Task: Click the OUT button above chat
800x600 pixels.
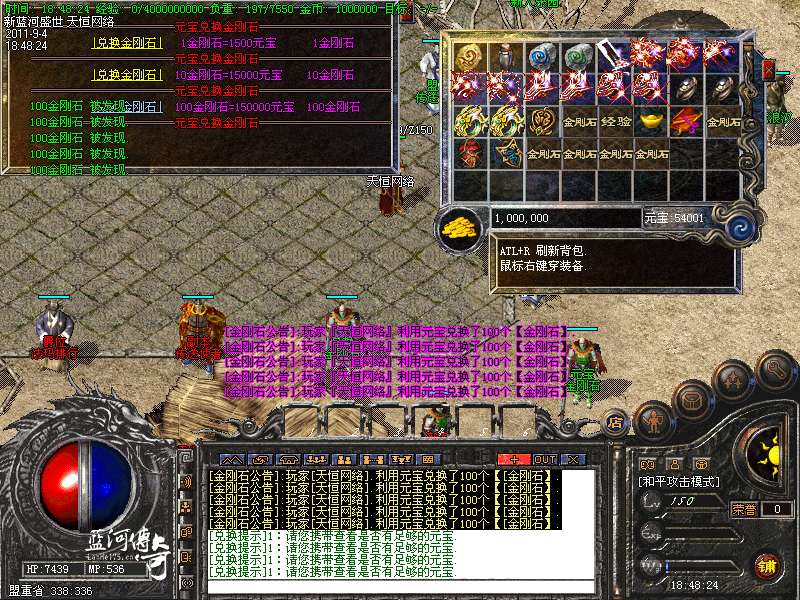Action: pos(544,459)
